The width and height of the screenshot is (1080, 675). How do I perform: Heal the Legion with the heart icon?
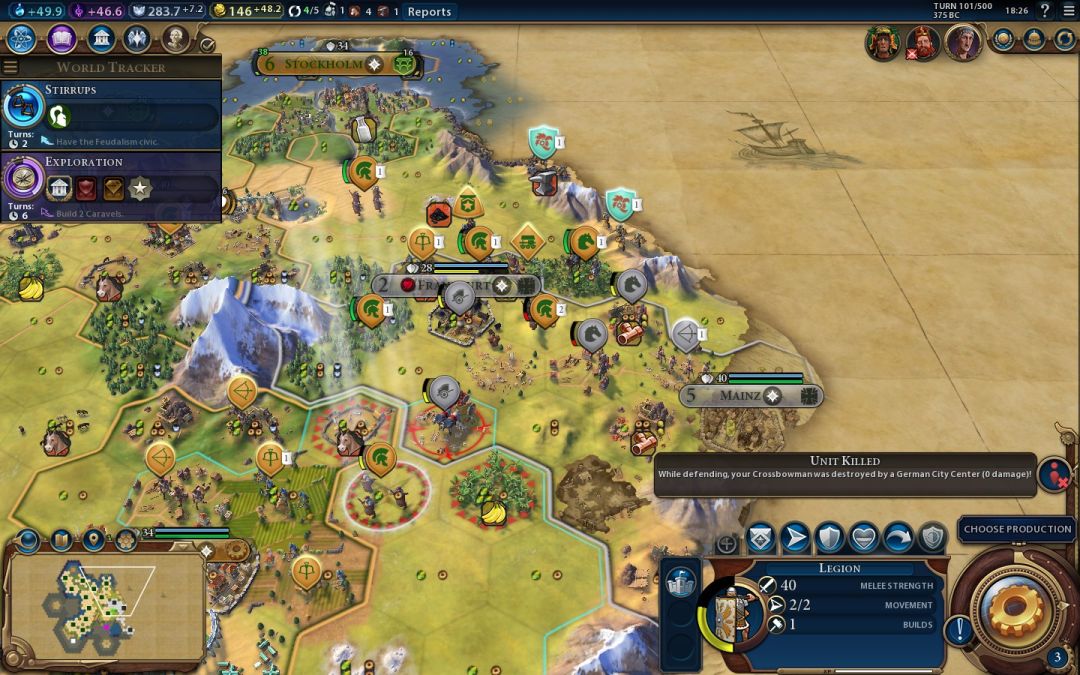[863, 538]
